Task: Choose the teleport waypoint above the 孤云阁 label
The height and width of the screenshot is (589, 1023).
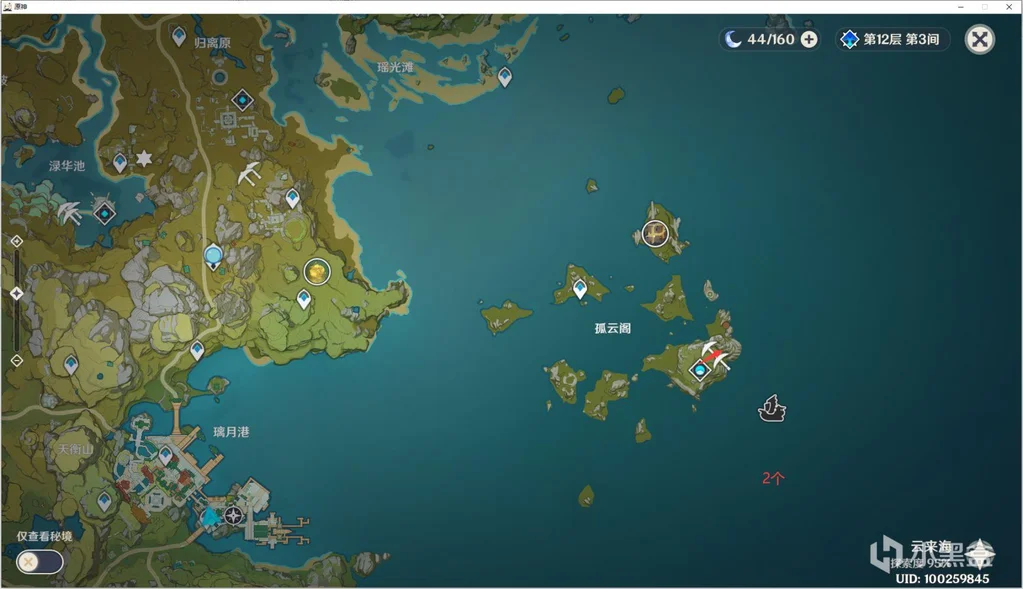Action: 580,289
